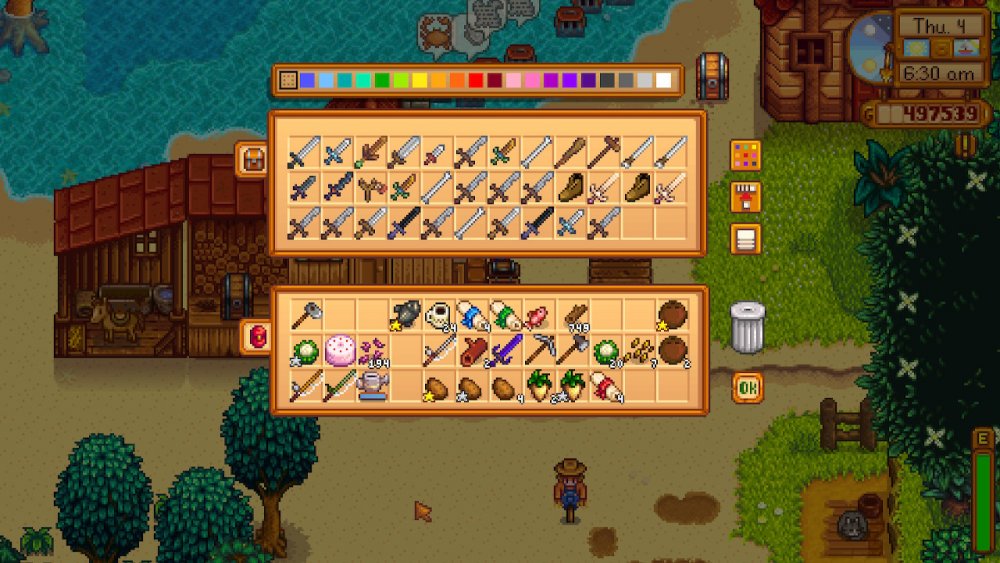Click the OK button
This screenshot has height=563, width=1000.
point(746,387)
